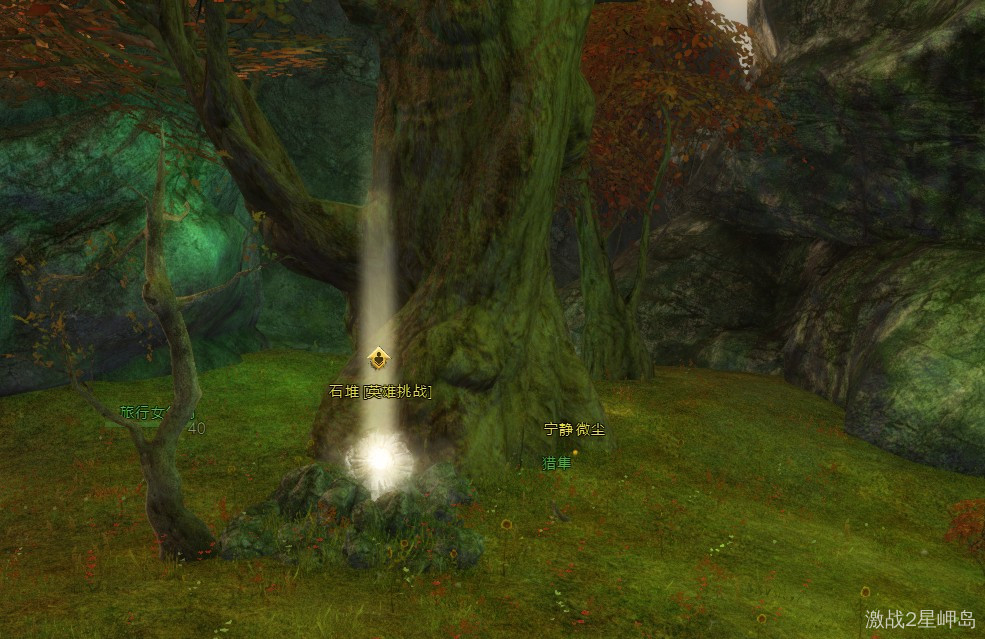Click the Hero Challenge marker icon above 石堆
985x639 pixels.
pyautogui.click(x=379, y=359)
